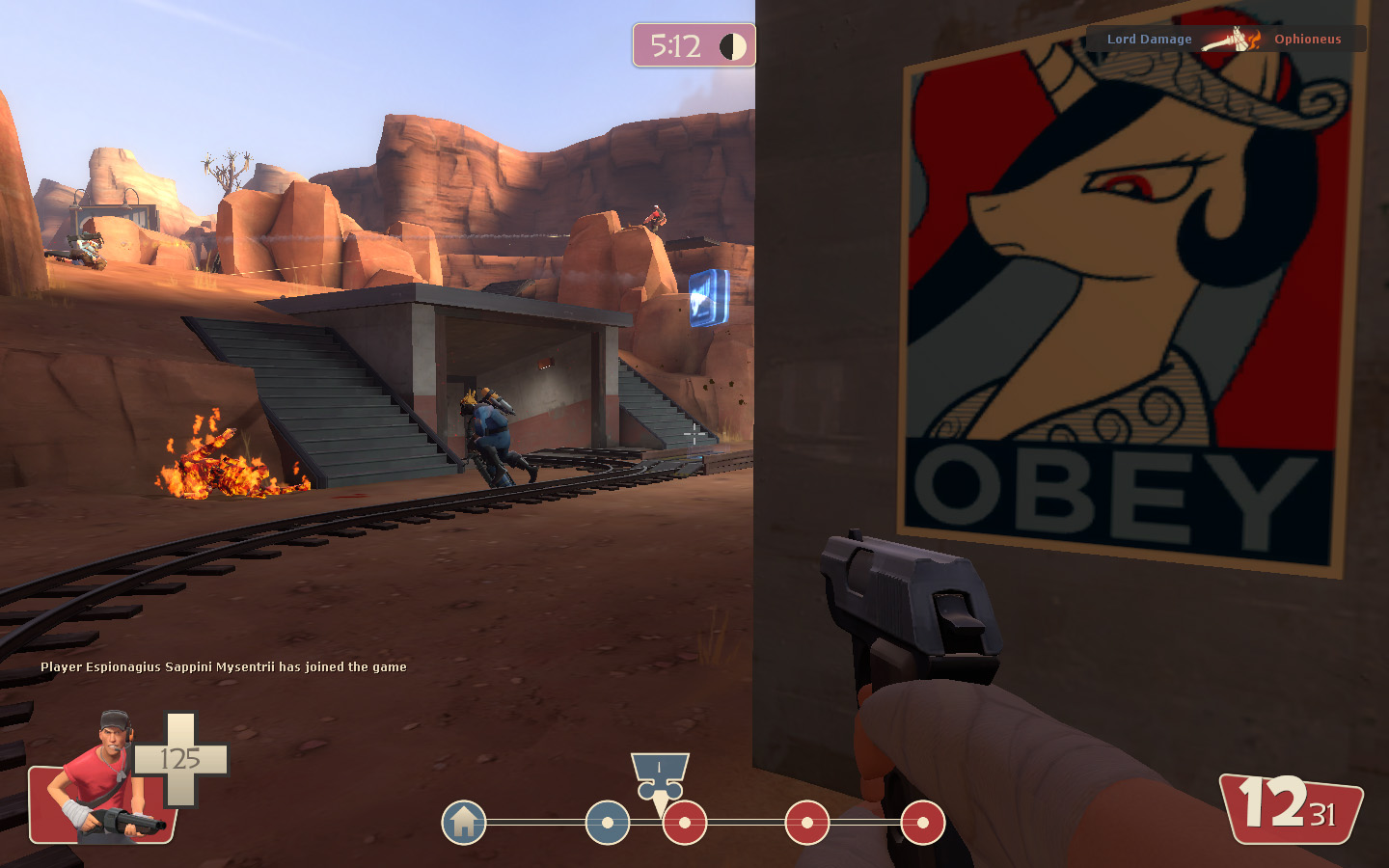Image resolution: width=1389 pixels, height=868 pixels.
Task: Select the Lord Damage kill feed entry
Action: 1149,40
